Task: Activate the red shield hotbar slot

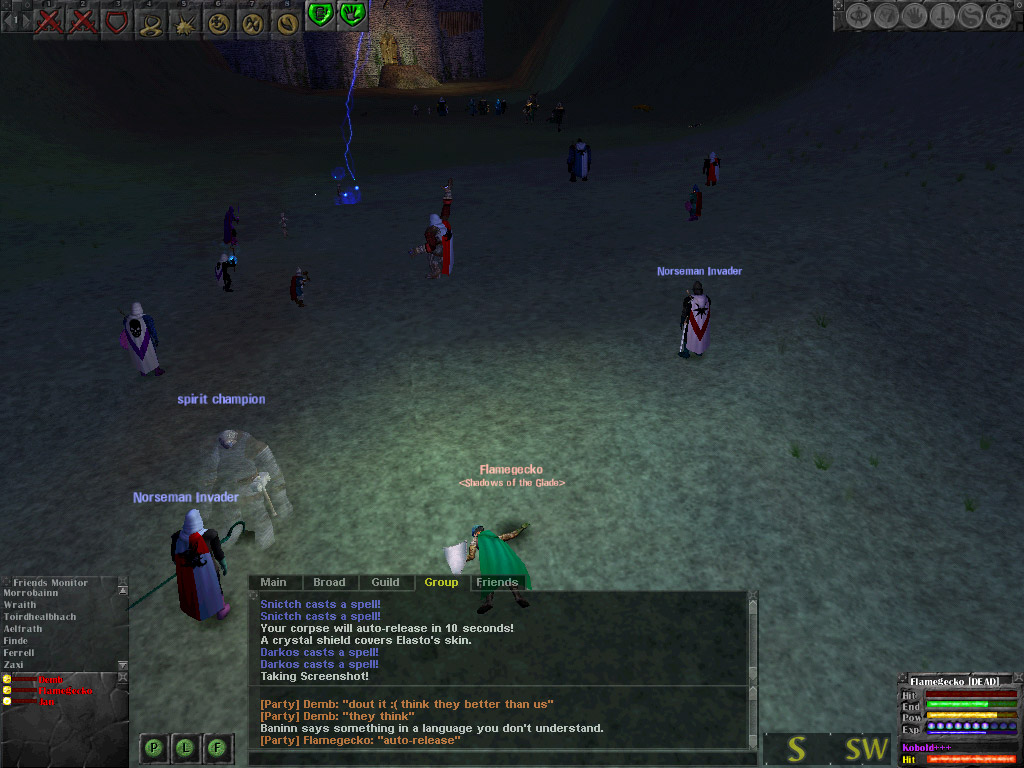Action: click(x=117, y=21)
